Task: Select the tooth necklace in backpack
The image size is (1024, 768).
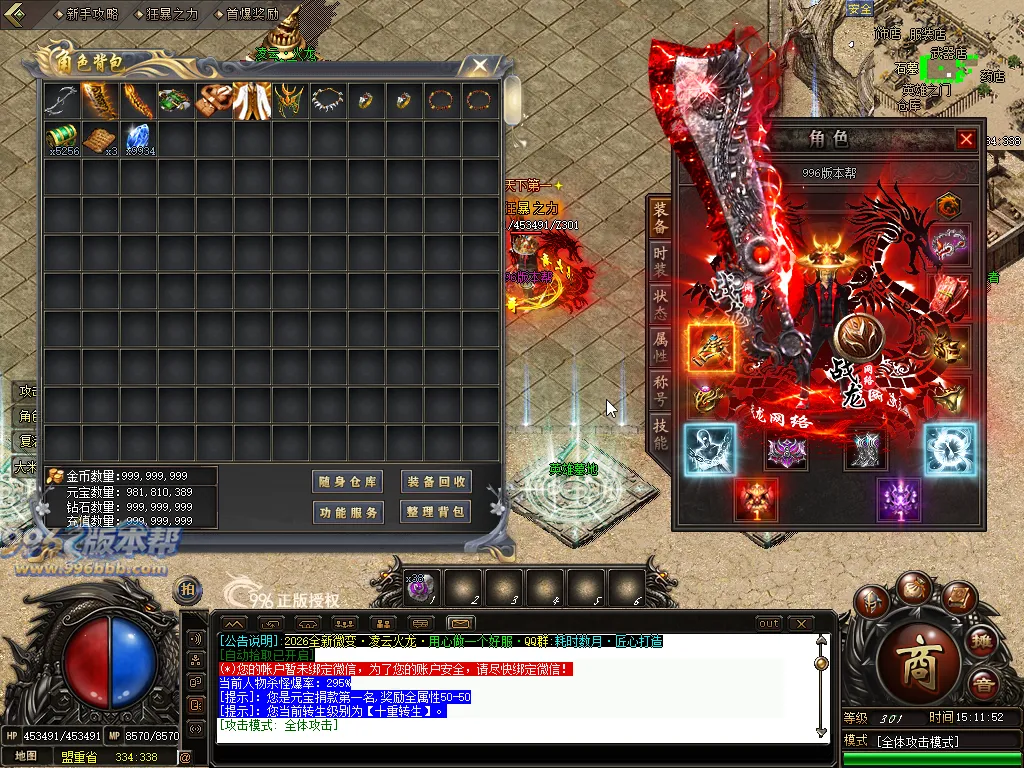Action: pos(327,101)
